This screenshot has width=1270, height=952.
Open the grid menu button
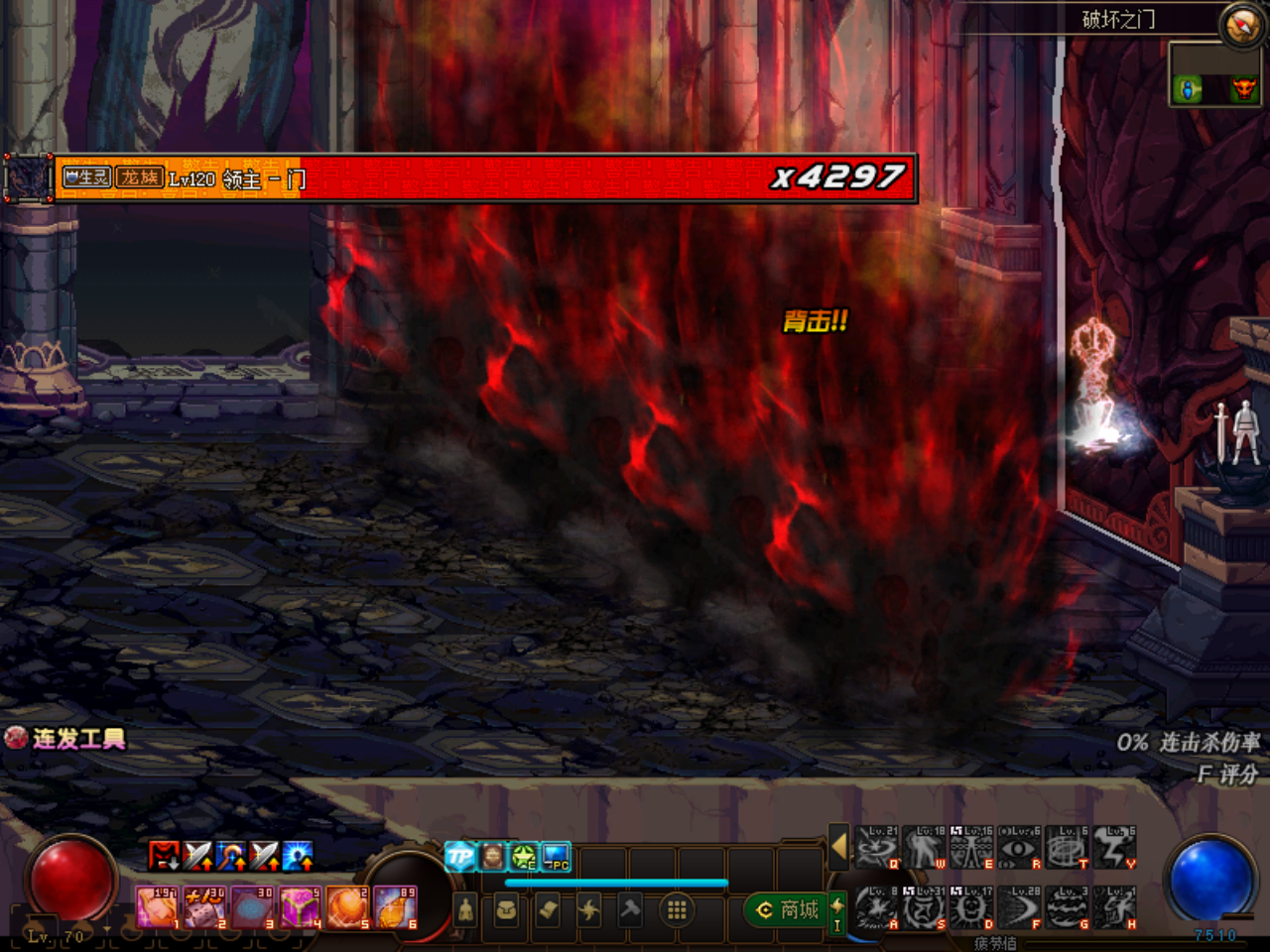[677, 909]
